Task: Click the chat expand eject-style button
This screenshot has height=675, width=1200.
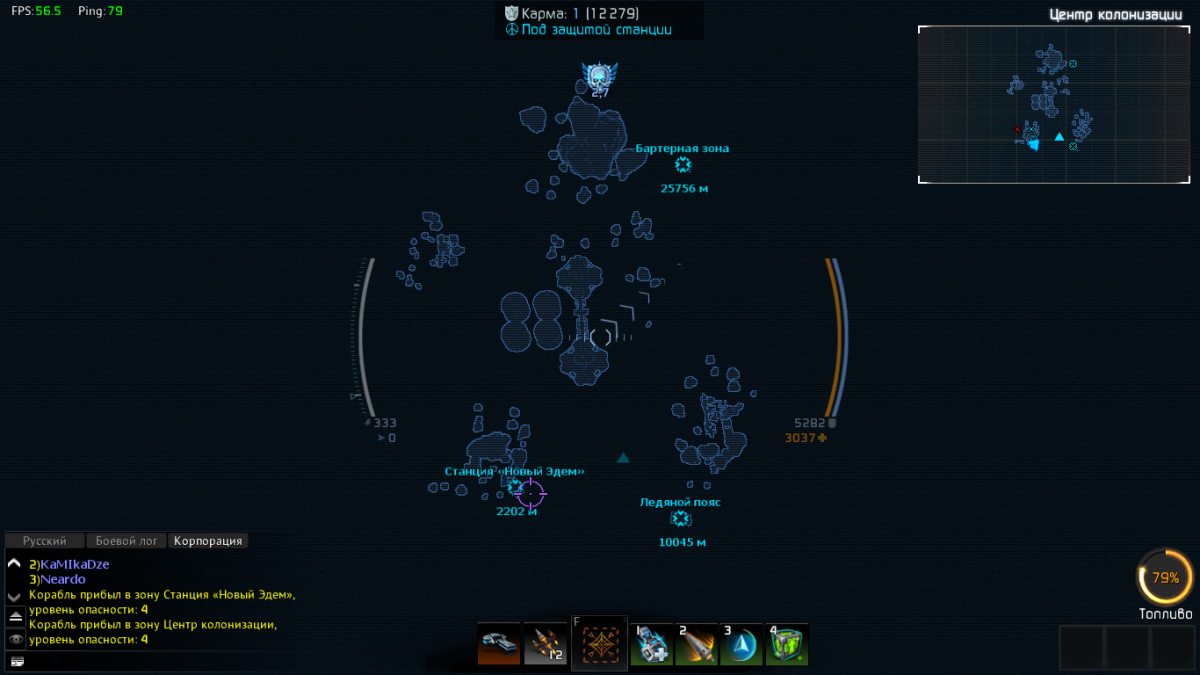Action: point(15,618)
